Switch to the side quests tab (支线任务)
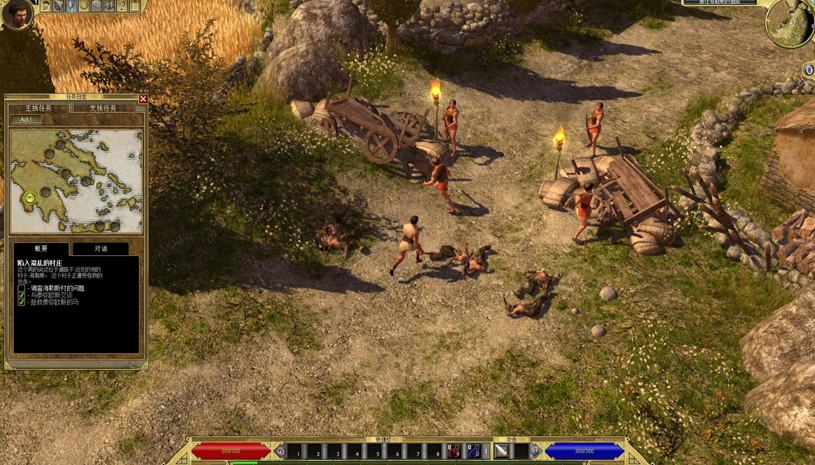Image resolution: width=815 pixels, height=465 pixels. [103, 108]
